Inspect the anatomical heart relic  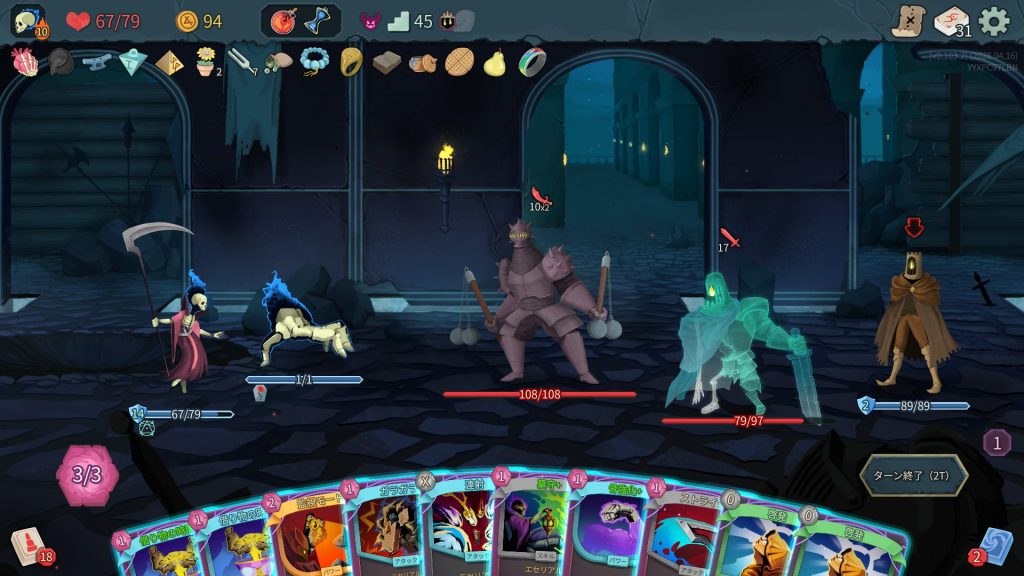coord(24,62)
